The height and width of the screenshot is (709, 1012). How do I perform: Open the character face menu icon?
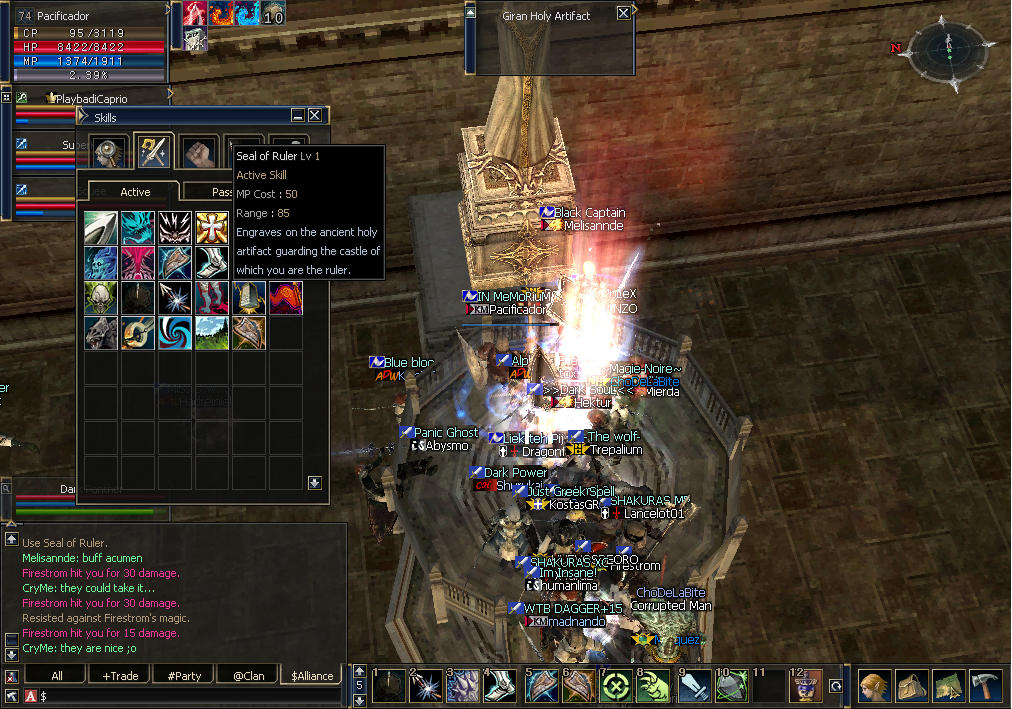tap(873, 687)
